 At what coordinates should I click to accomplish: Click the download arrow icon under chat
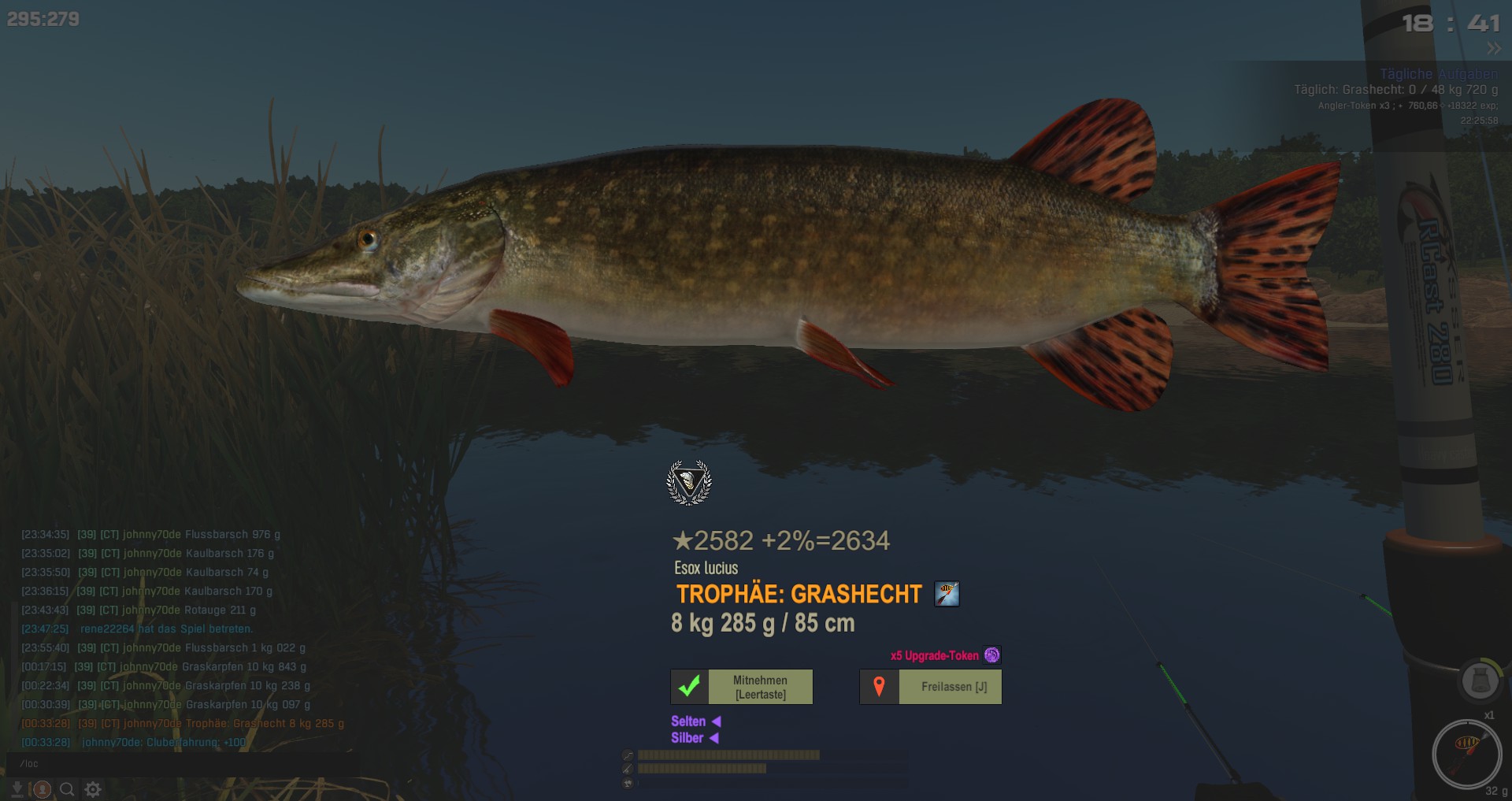click(x=17, y=789)
